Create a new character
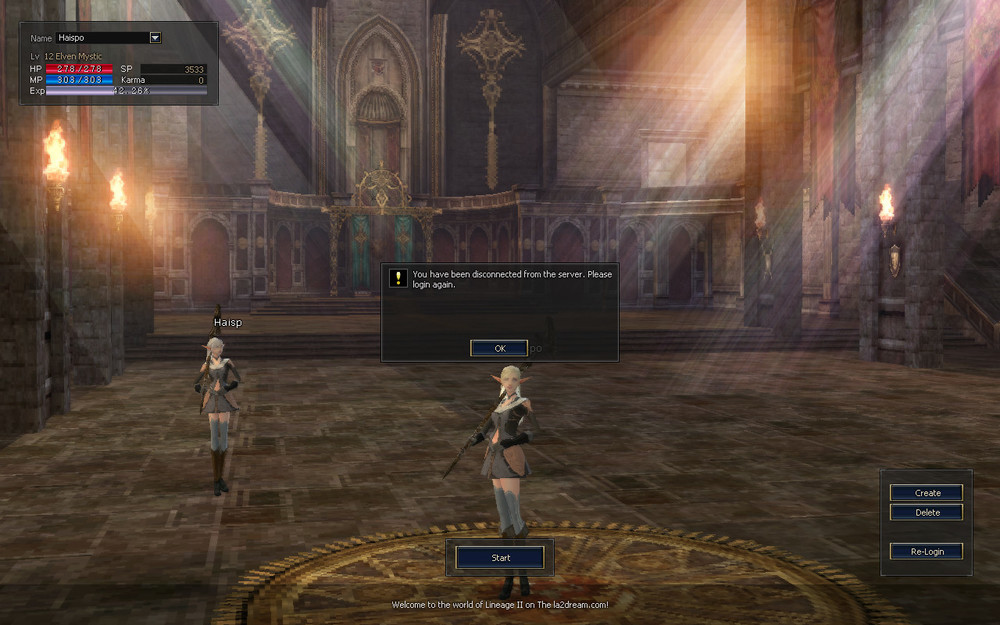The height and width of the screenshot is (625, 1000). coord(927,492)
